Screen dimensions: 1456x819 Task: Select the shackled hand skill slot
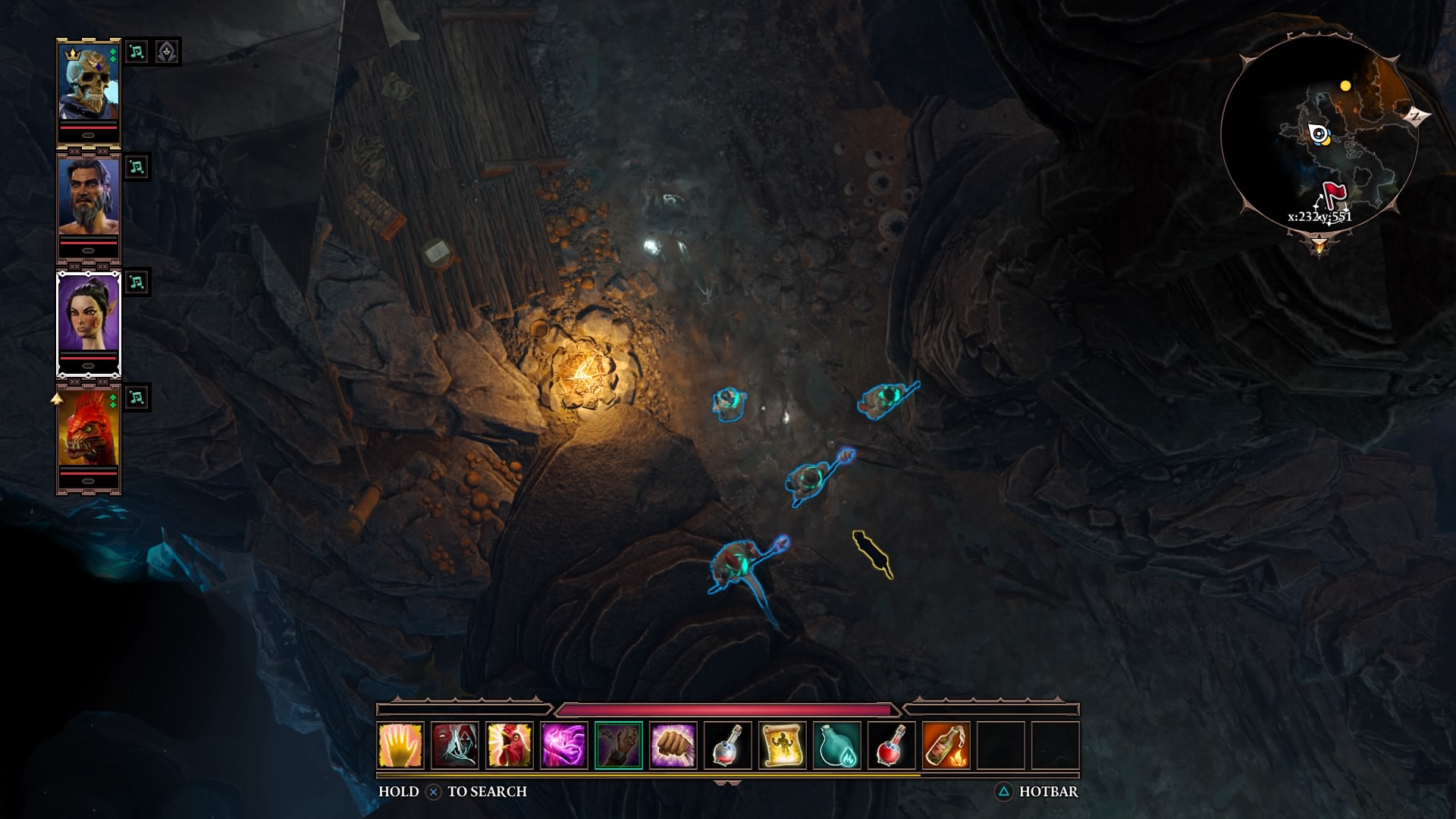coord(619,745)
